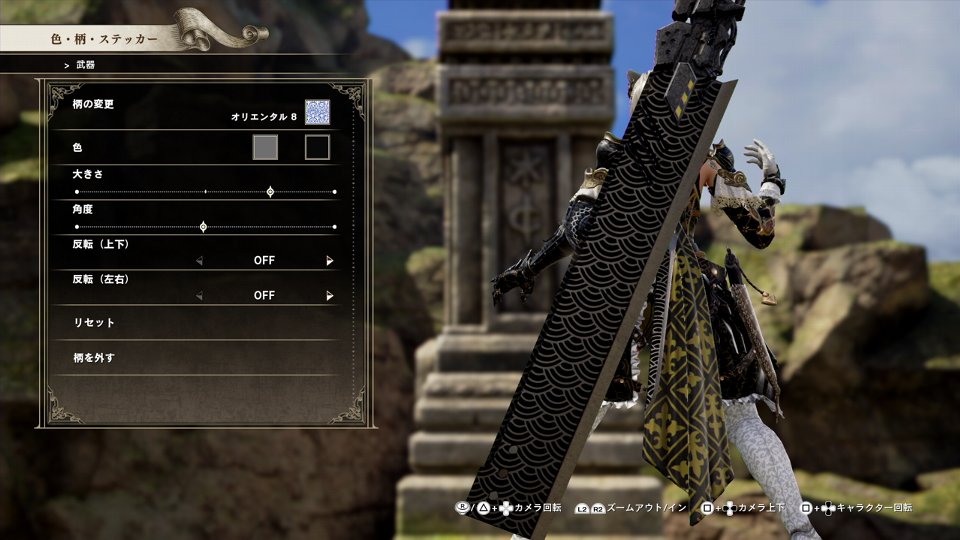Choose the black color swatch
Viewport: 960px width, 540px height.
coord(317,148)
